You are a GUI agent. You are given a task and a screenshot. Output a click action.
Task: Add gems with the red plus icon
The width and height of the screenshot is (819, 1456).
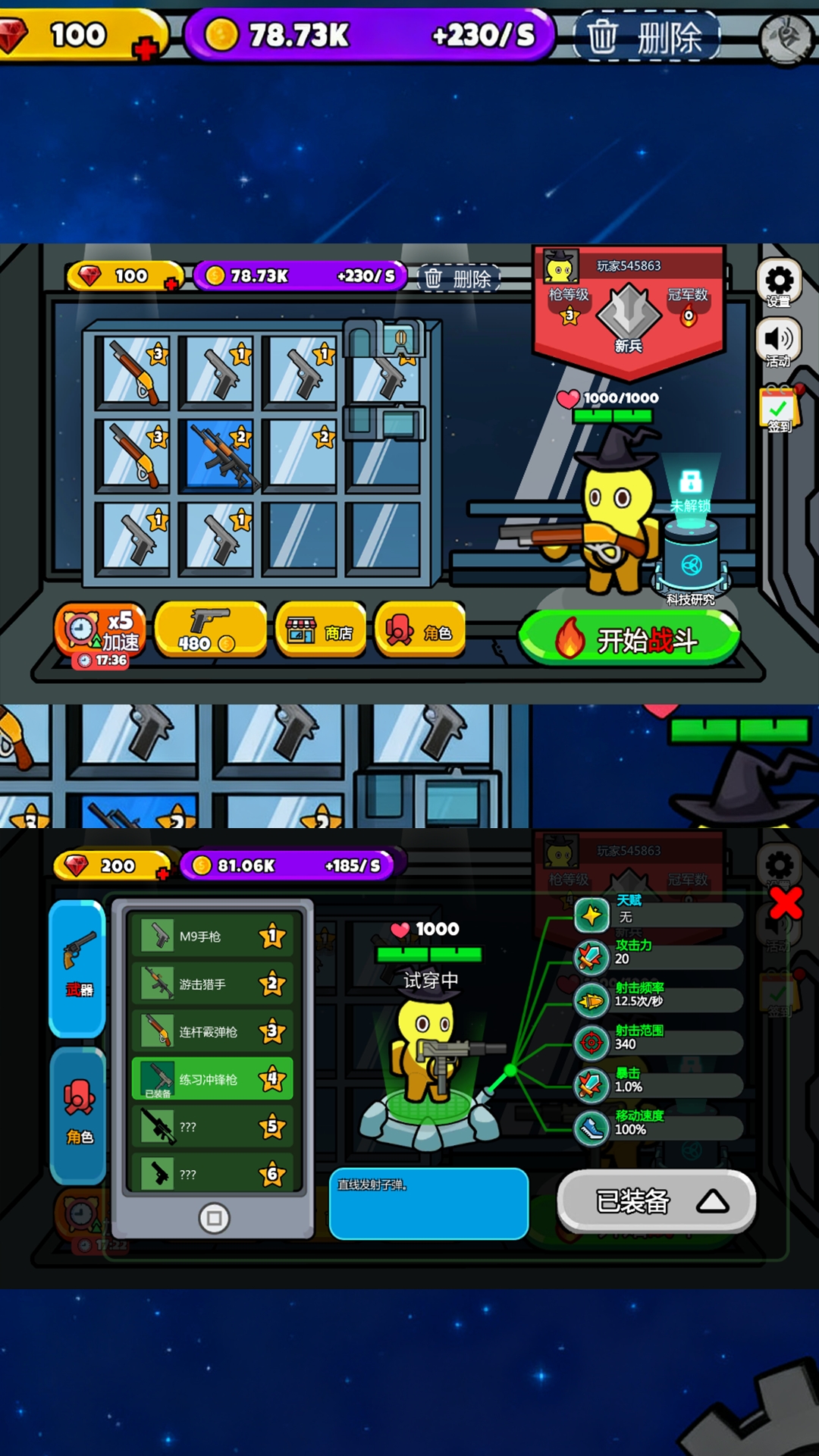(x=144, y=49)
